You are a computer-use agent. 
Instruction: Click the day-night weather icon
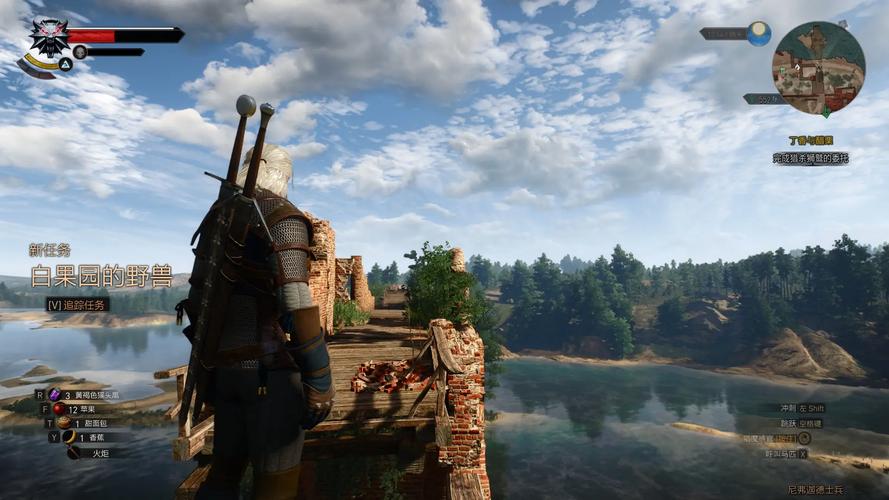click(759, 33)
